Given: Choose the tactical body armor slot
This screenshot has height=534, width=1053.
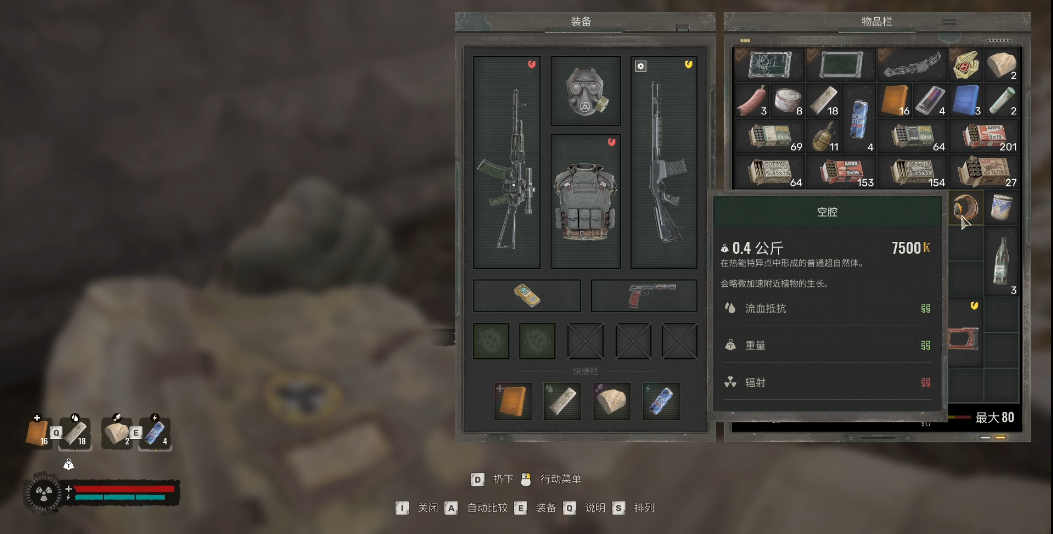Looking at the screenshot, I should pos(585,202).
